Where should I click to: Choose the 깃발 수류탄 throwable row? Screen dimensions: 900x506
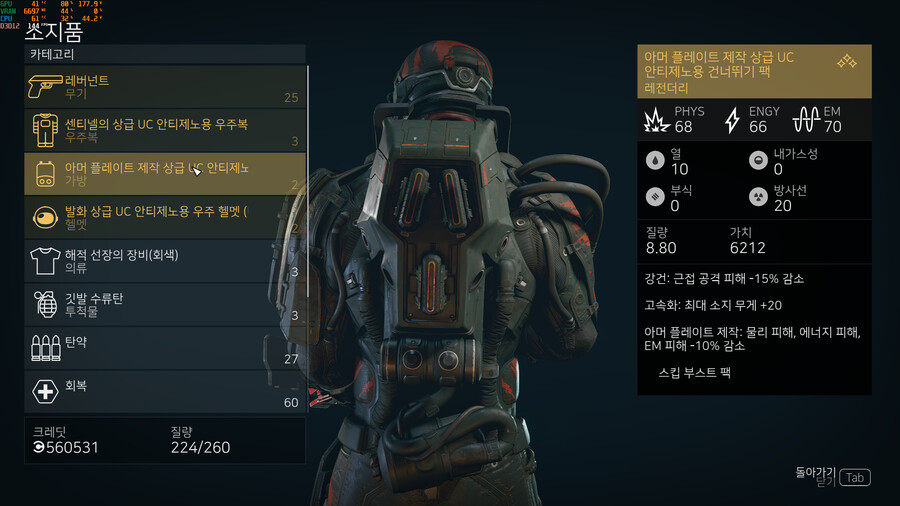click(x=165, y=305)
